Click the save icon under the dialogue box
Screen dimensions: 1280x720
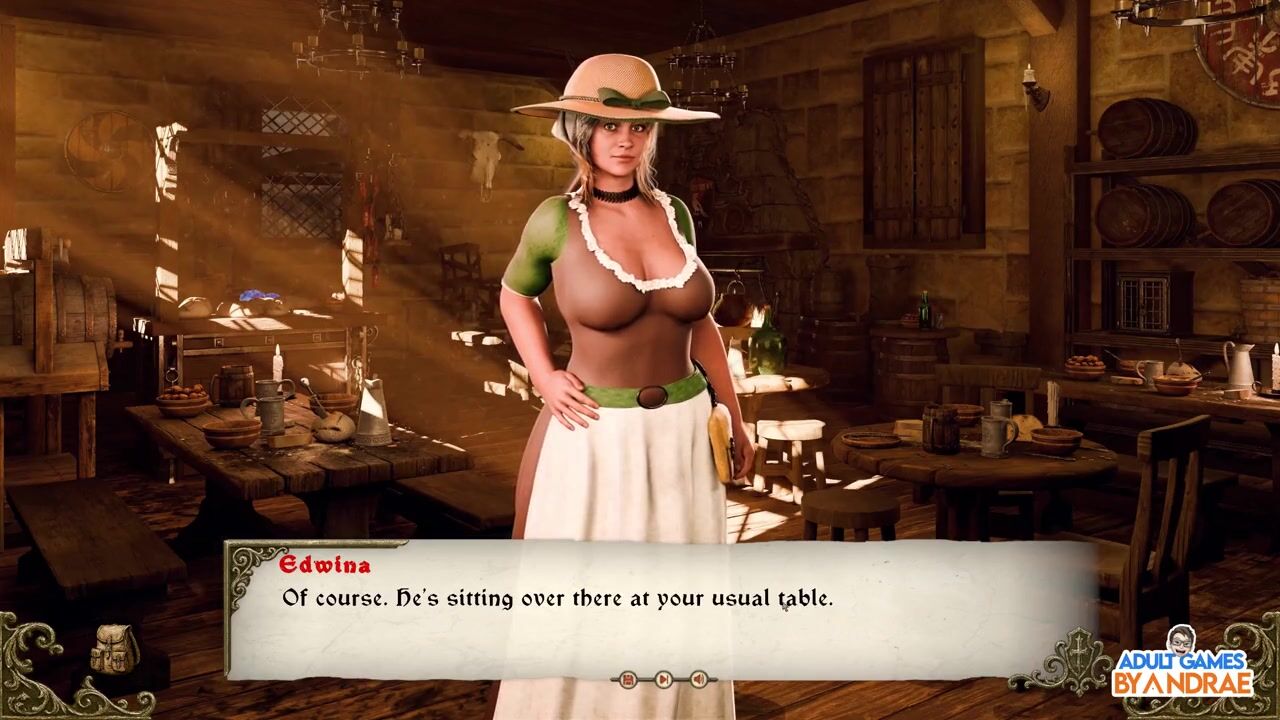628,680
